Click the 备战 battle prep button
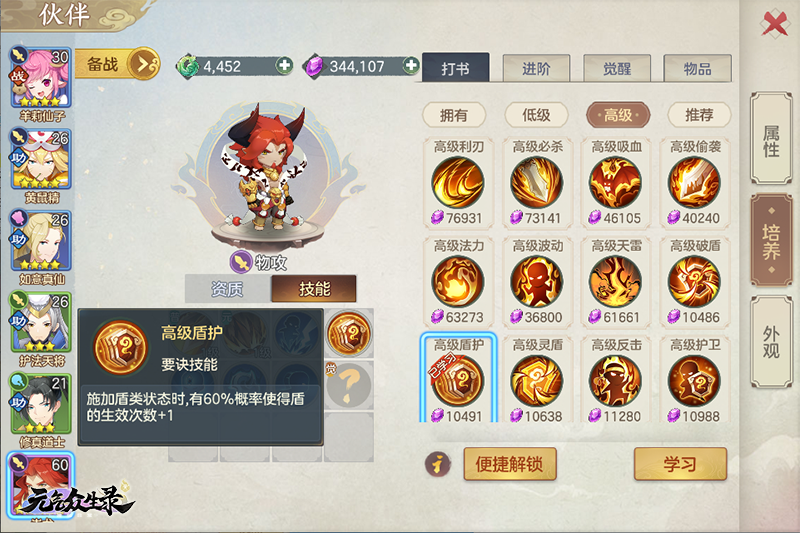 tap(116, 65)
